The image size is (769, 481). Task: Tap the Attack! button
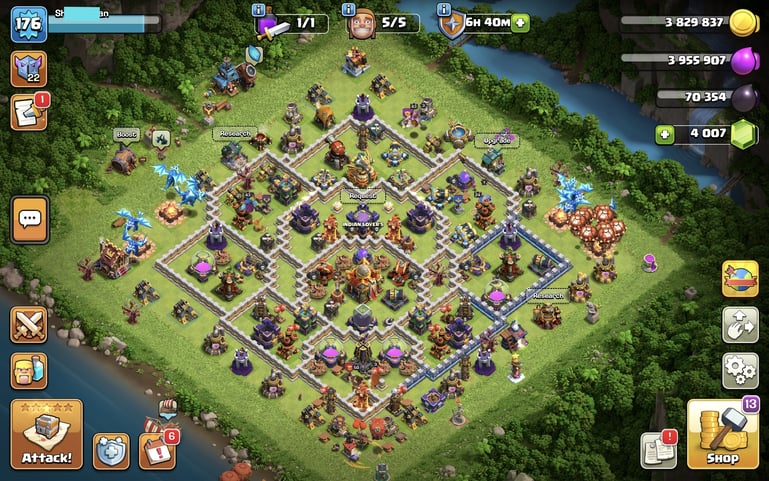tap(46, 434)
